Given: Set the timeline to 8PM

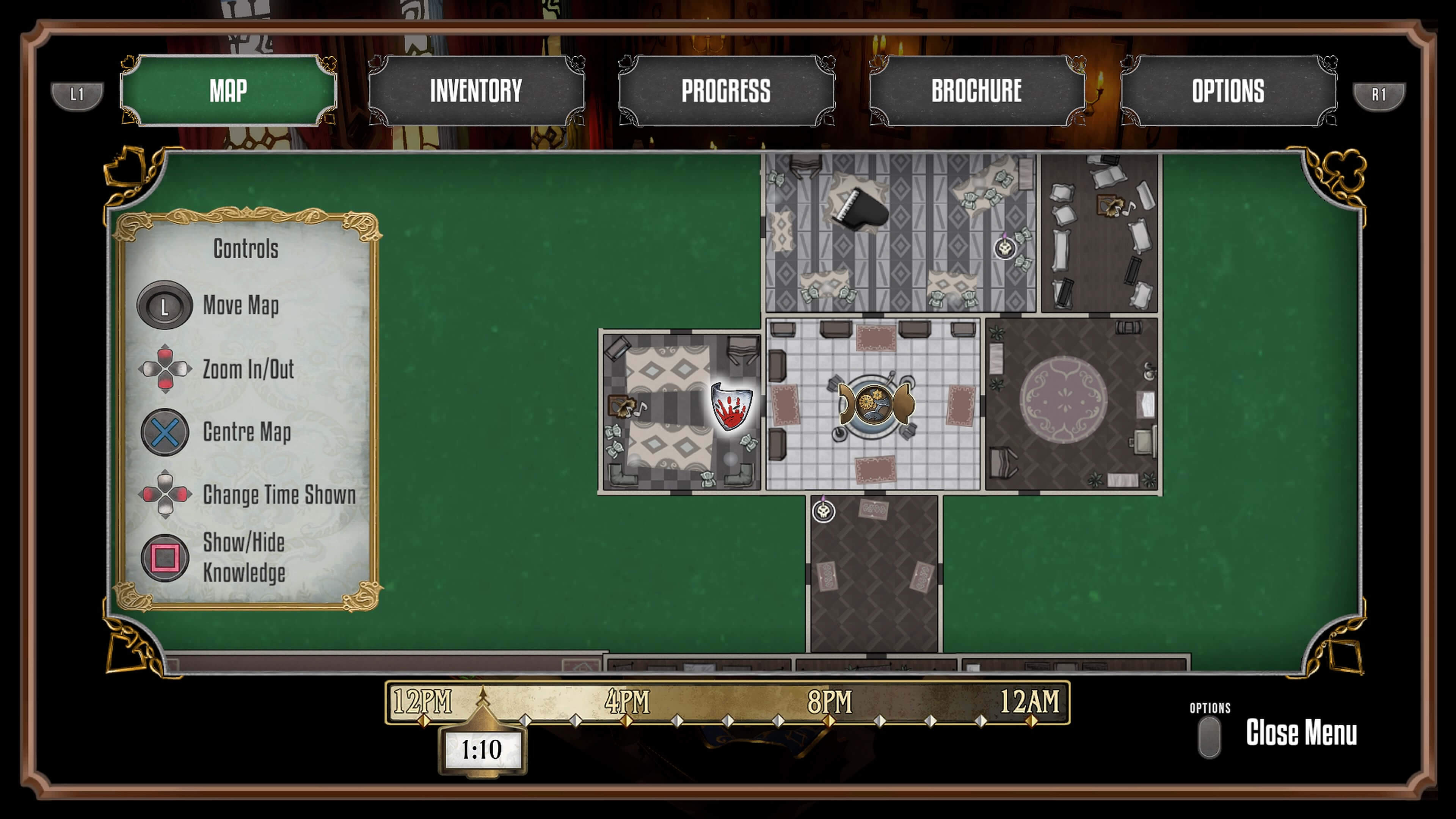Looking at the screenshot, I should 828,721.
